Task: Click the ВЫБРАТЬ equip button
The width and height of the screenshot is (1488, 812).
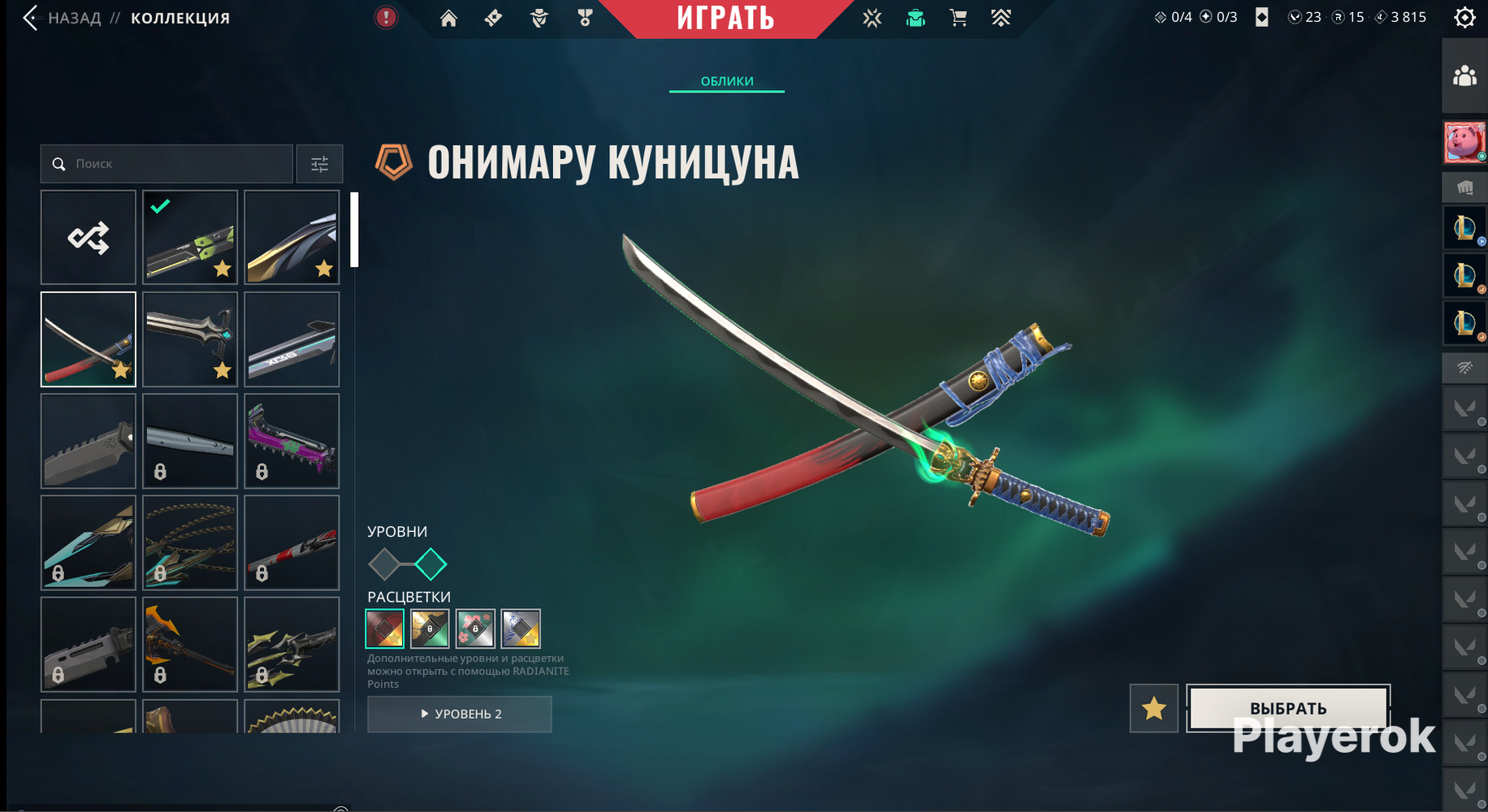Action: tap(1288, 708)
